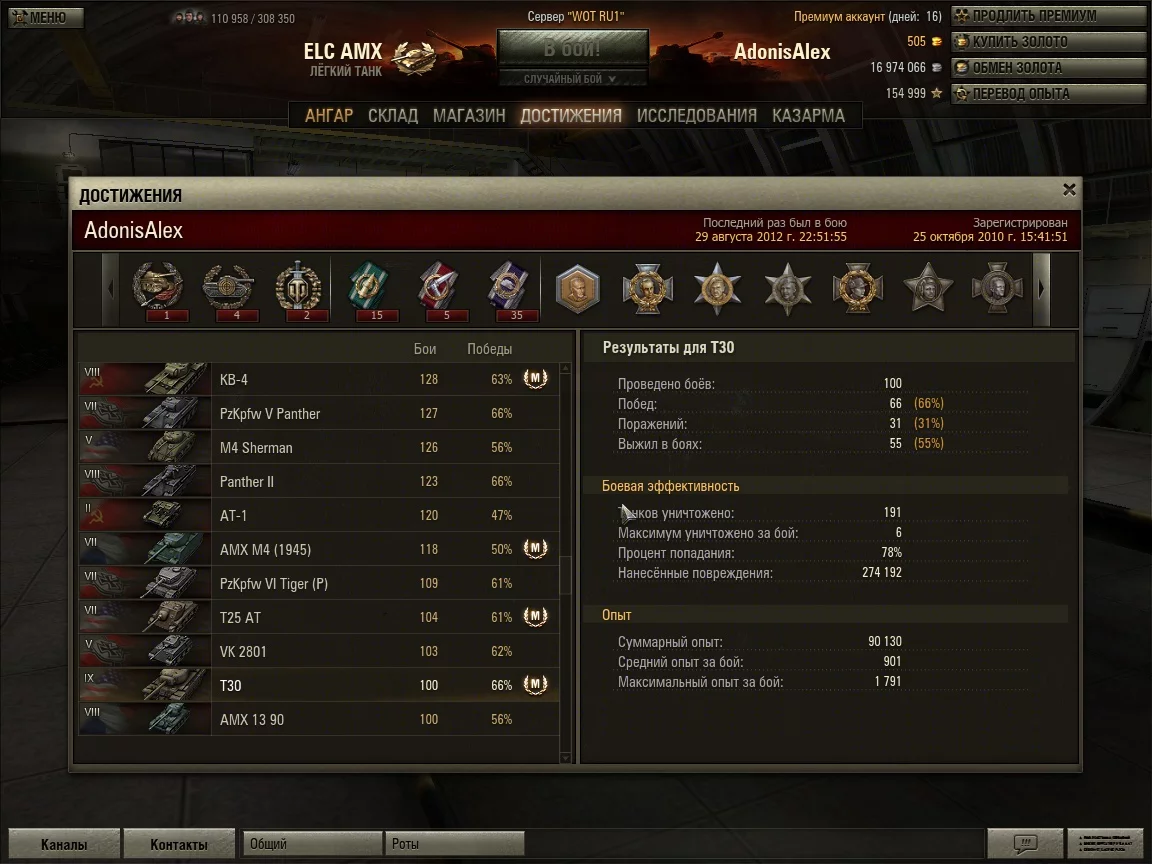Choose 'Обмен золота' button
Viewport: 1152px width, 864px height.
click(1047, 68)
